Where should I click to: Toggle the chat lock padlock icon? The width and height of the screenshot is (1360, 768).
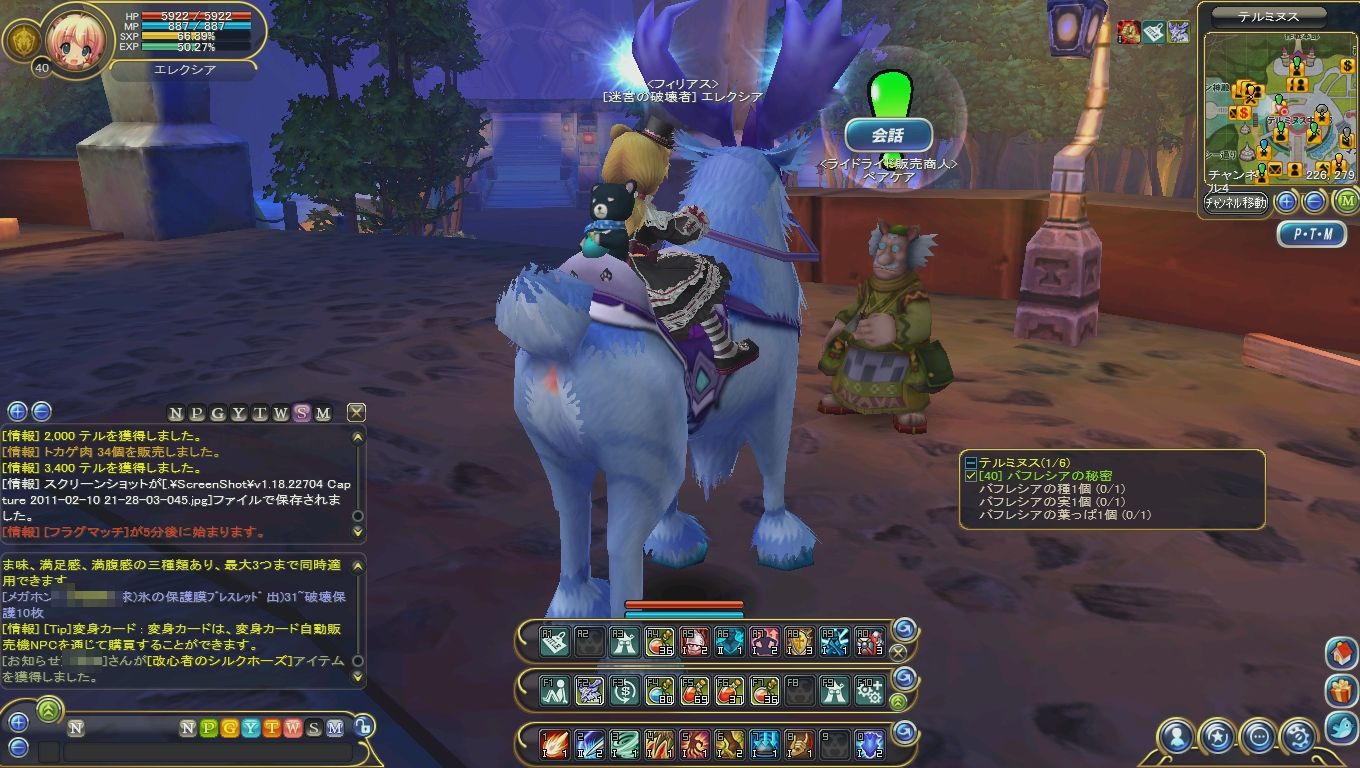(x=365, y=727)
